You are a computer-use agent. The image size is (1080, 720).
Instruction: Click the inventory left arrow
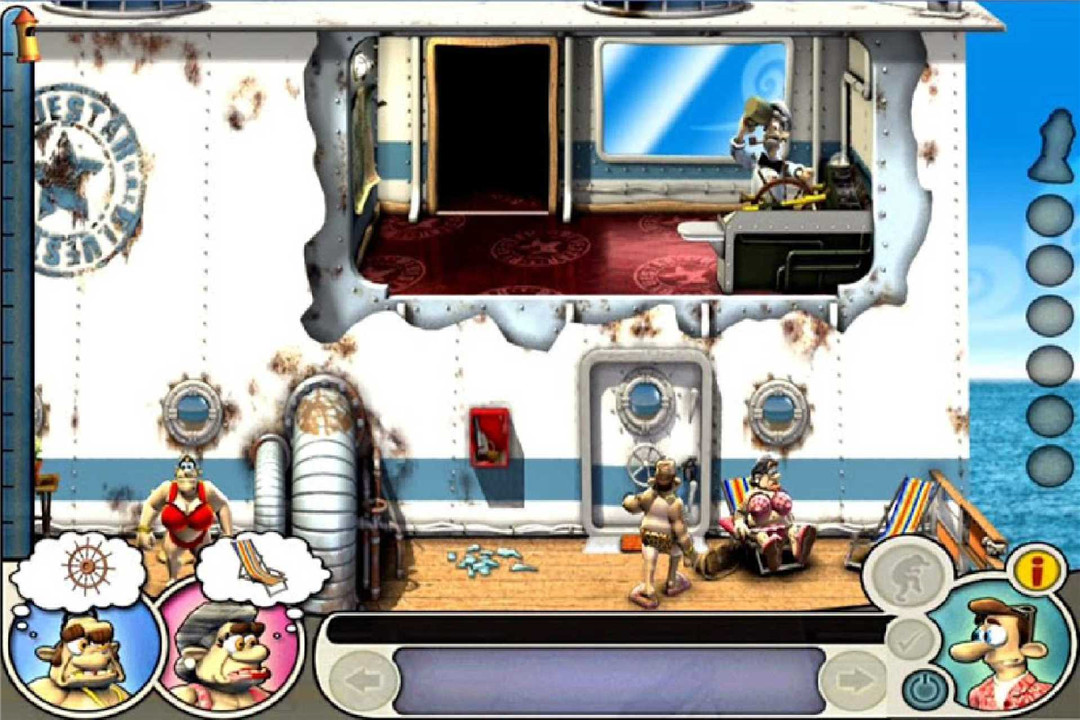coord(358,682)
